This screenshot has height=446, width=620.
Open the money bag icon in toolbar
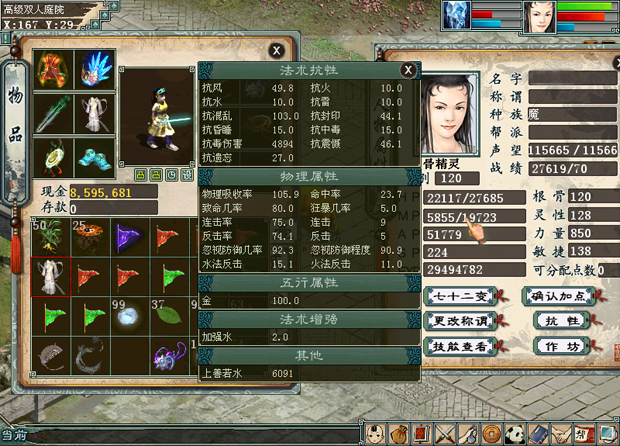click(400, 434)
